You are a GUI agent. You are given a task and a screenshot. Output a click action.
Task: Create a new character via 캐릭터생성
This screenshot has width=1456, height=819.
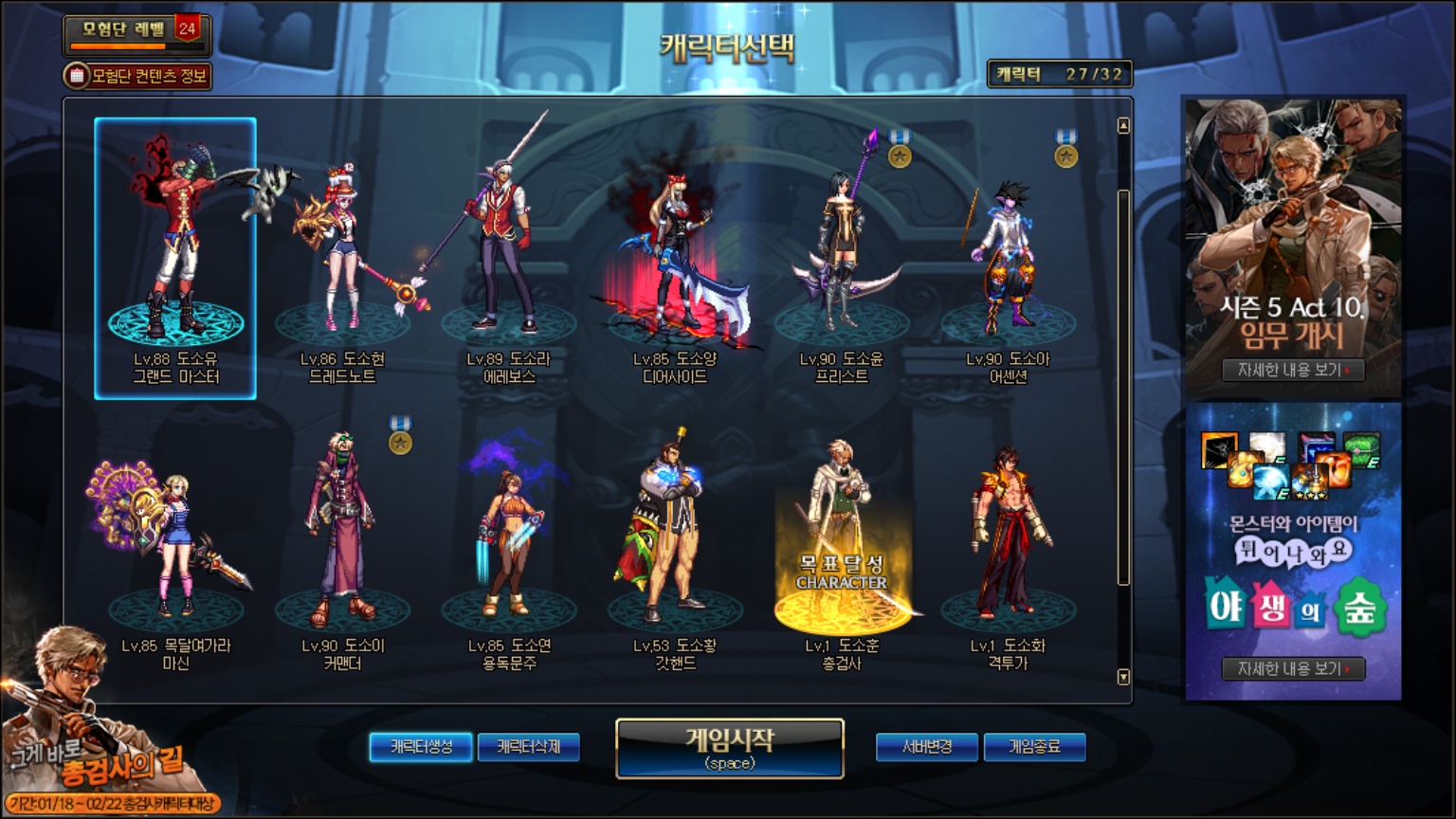[422, 747]
